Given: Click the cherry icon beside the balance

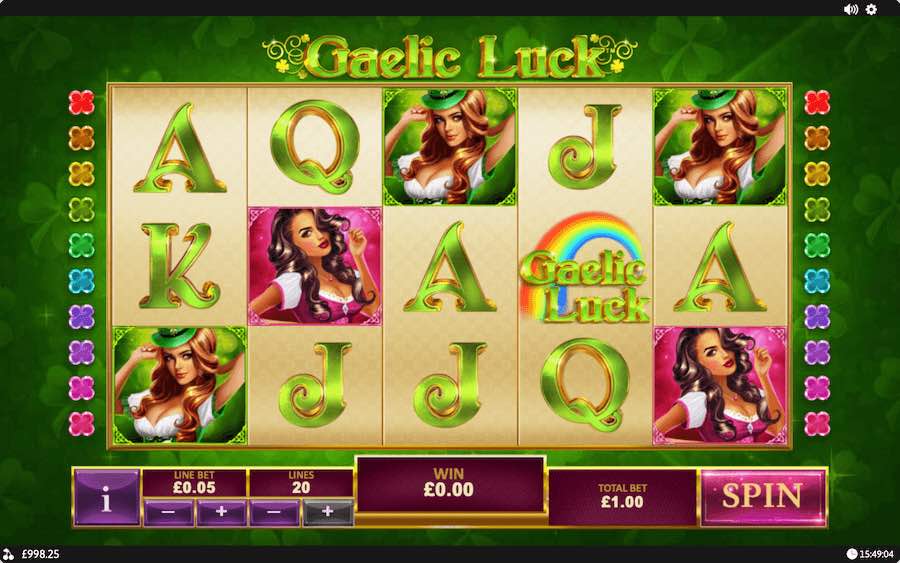Looking at the screenshot, I should (8, 554).
